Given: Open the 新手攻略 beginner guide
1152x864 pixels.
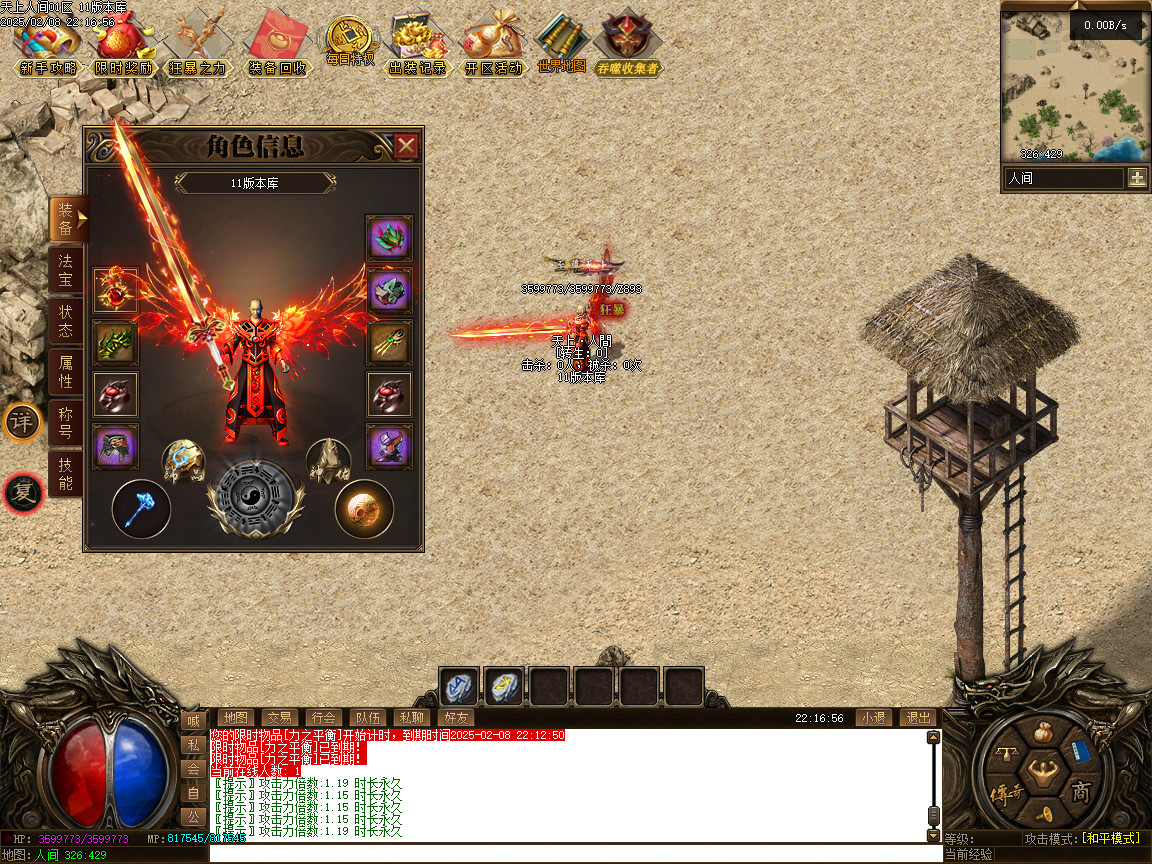Looking at the screenshot, I should coord(46,45).
